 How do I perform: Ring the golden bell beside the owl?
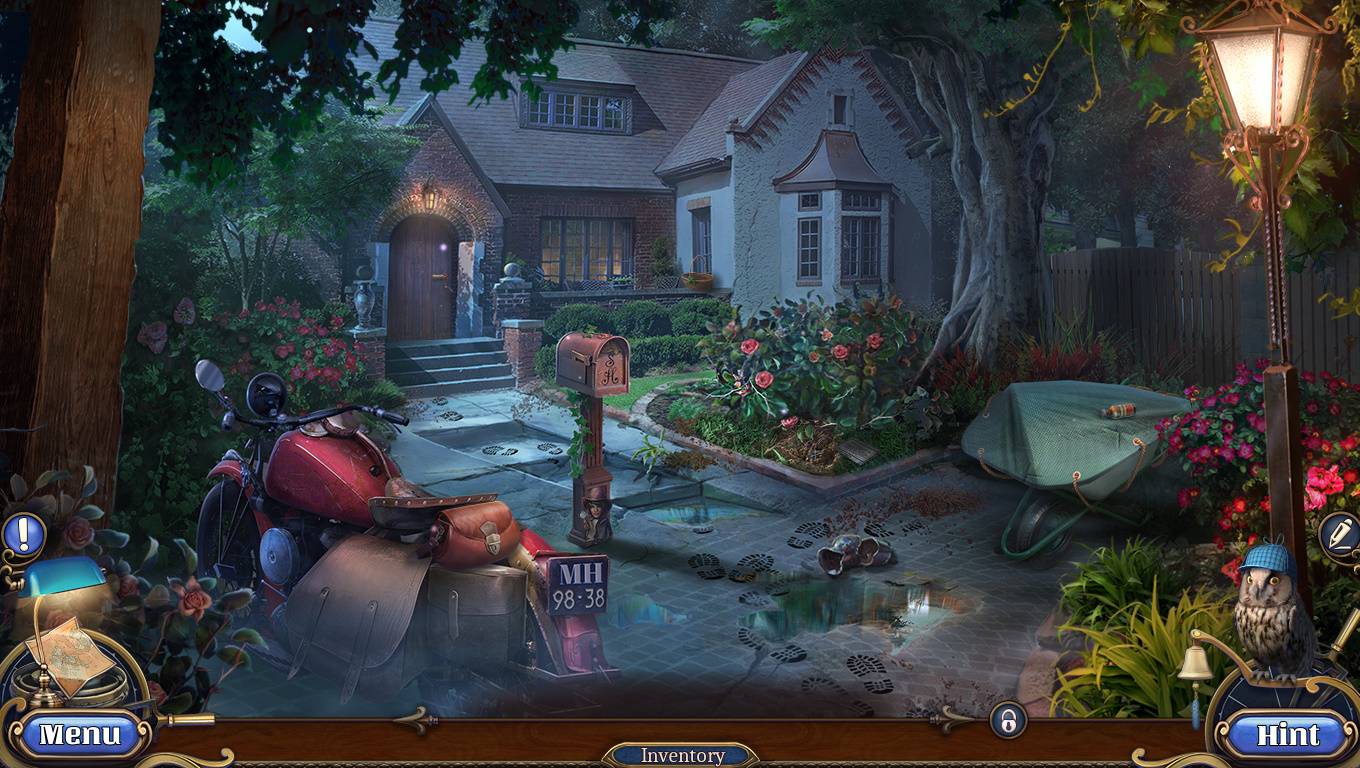[x=1196, y=663]
